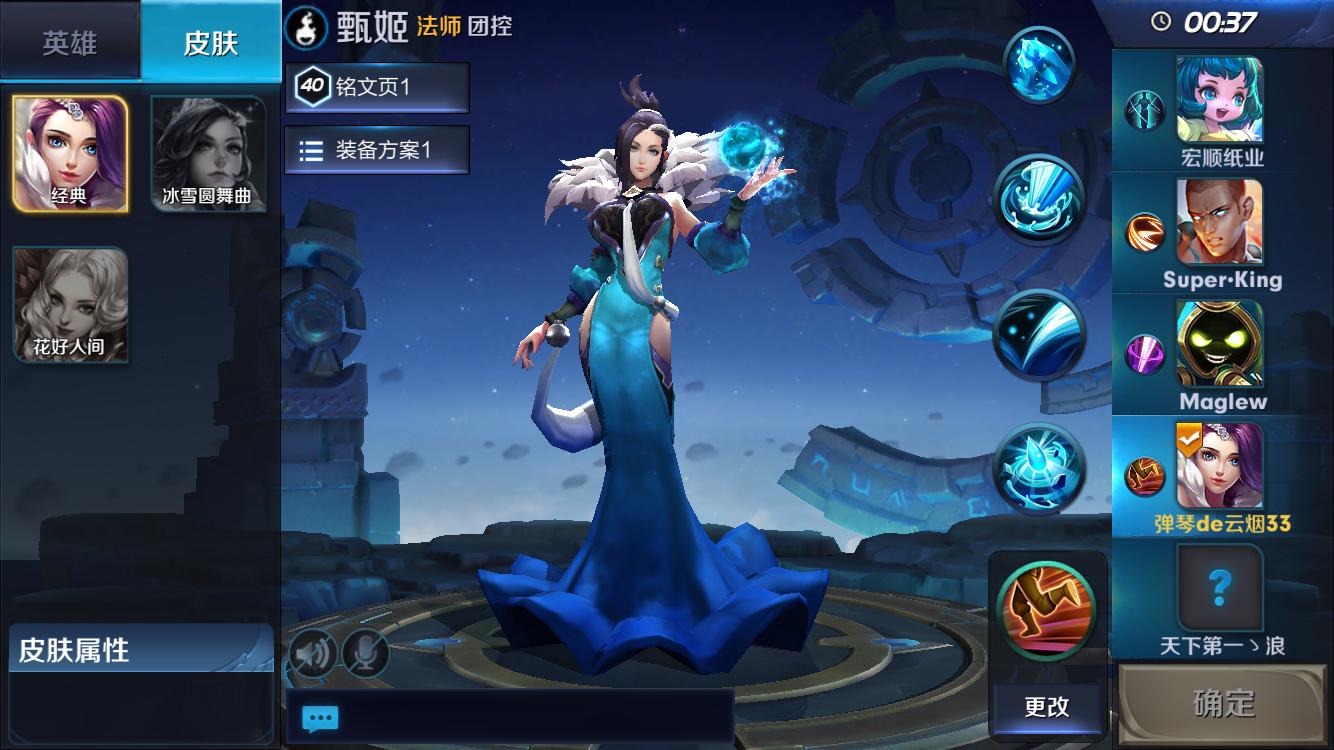This screenshot has height=750, width=1334.
Task: Open the fourth skill icon near the bottom
Action: pyautogui.click(x=1040, y=470)
